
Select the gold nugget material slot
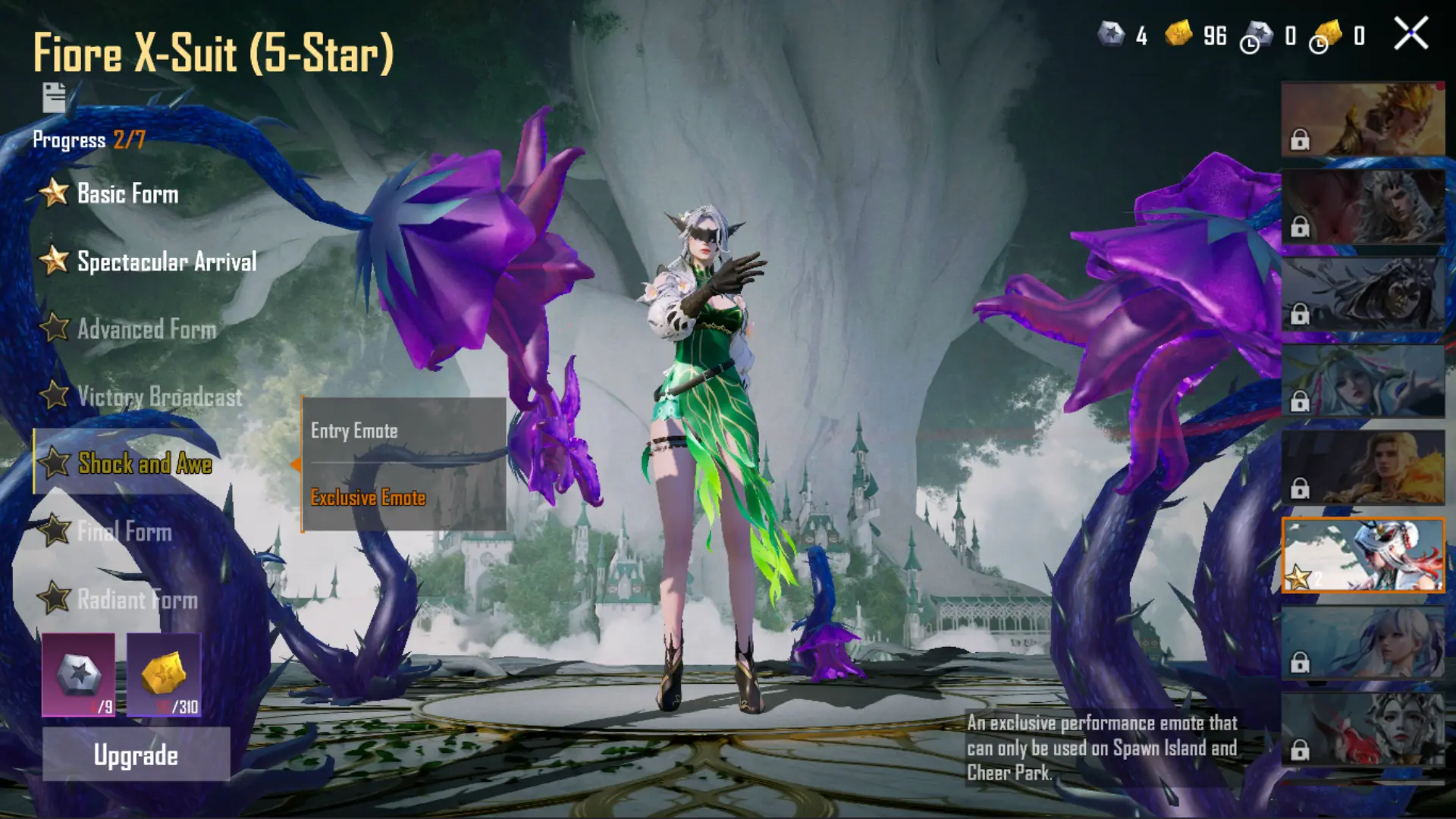[164, 675]
